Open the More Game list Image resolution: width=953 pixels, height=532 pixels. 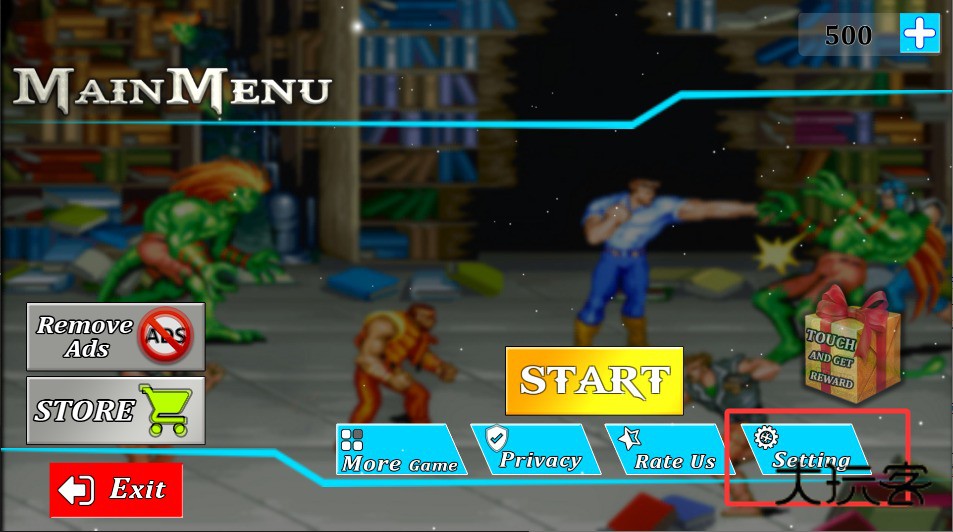point(401,450)
